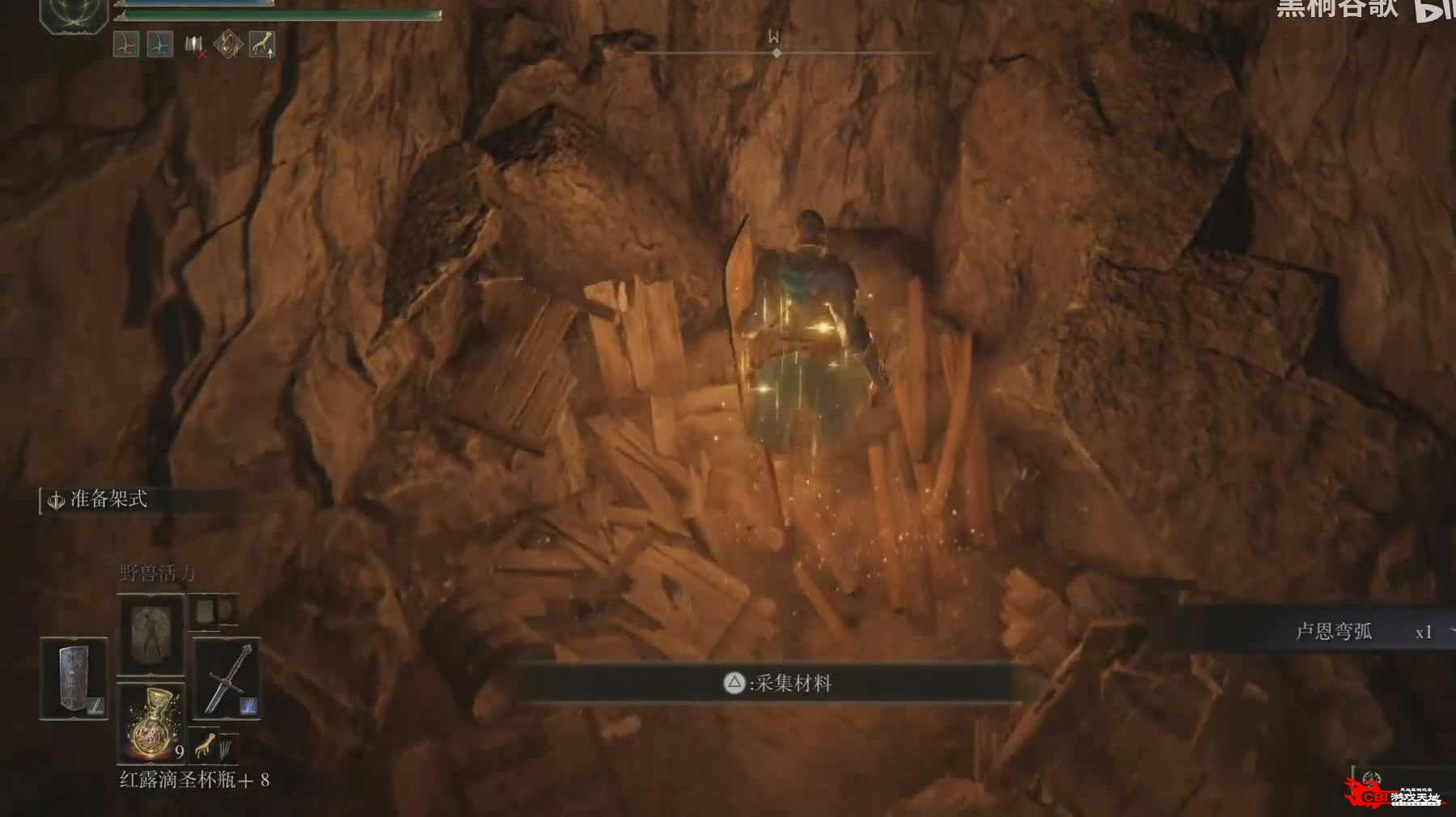
Task: Click the book with red X status icon
Action: coord(194,45)
